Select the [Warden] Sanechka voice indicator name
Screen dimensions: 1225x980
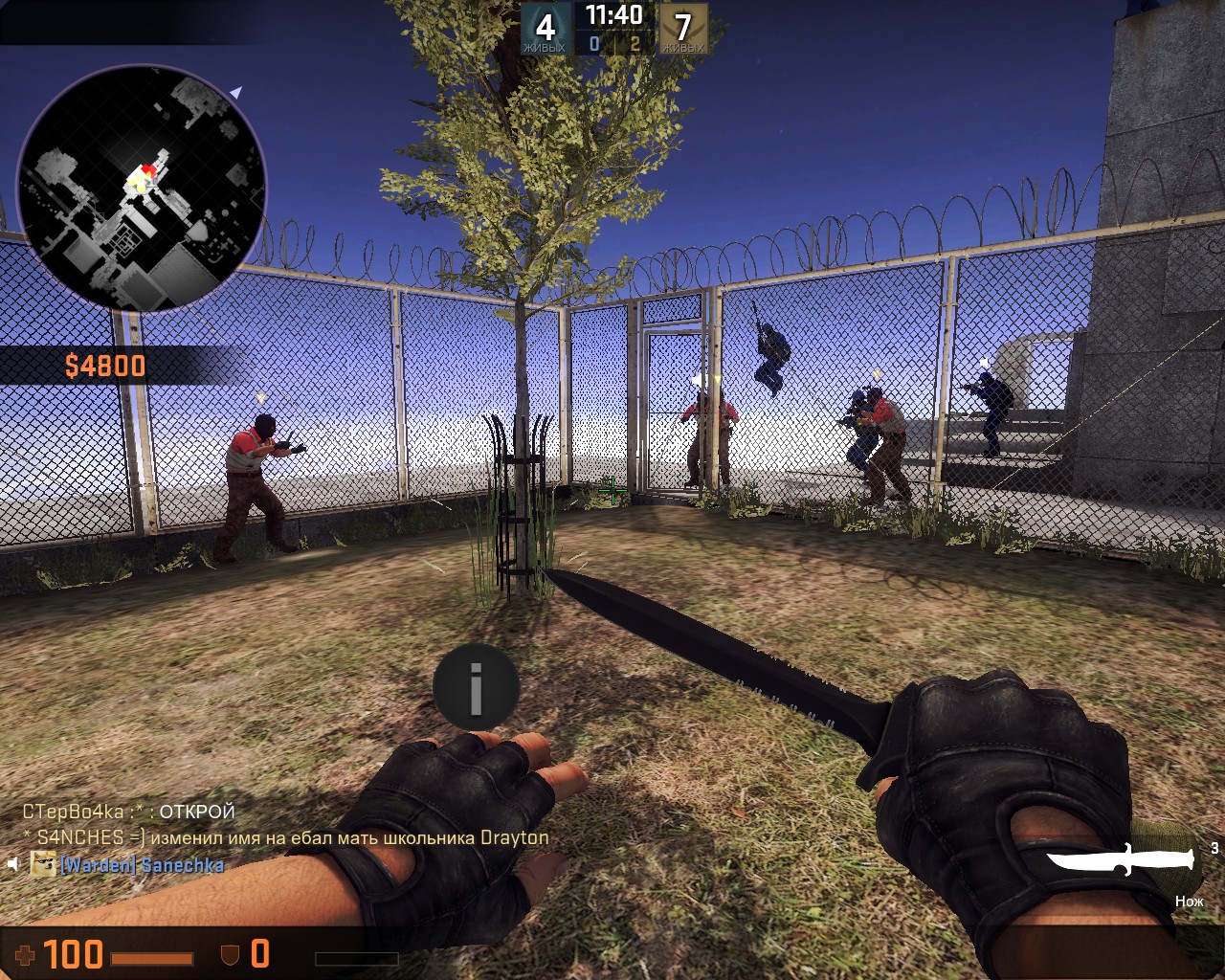(x=142, y=865)
